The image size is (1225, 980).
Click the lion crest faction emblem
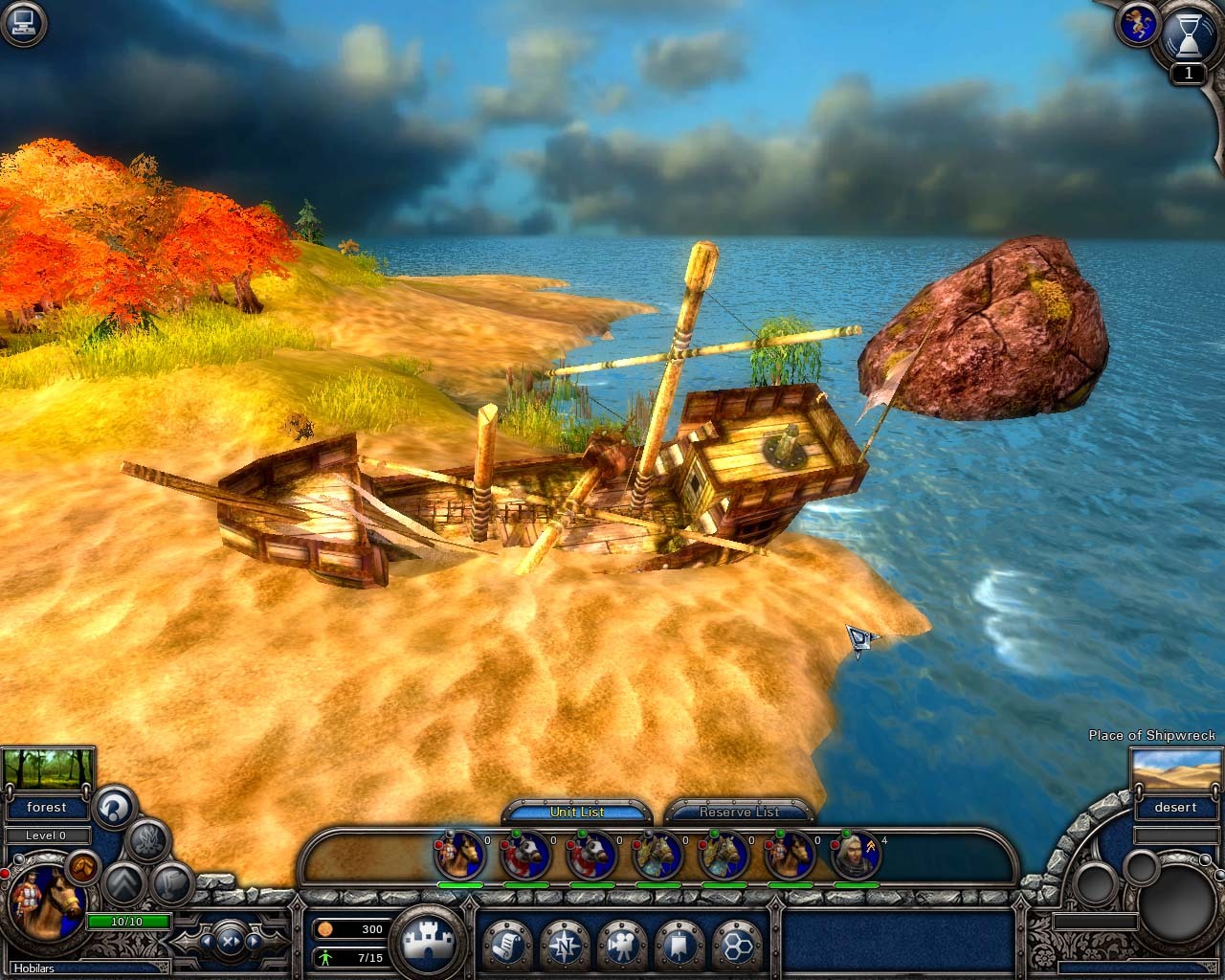(x=1137, y=26)
